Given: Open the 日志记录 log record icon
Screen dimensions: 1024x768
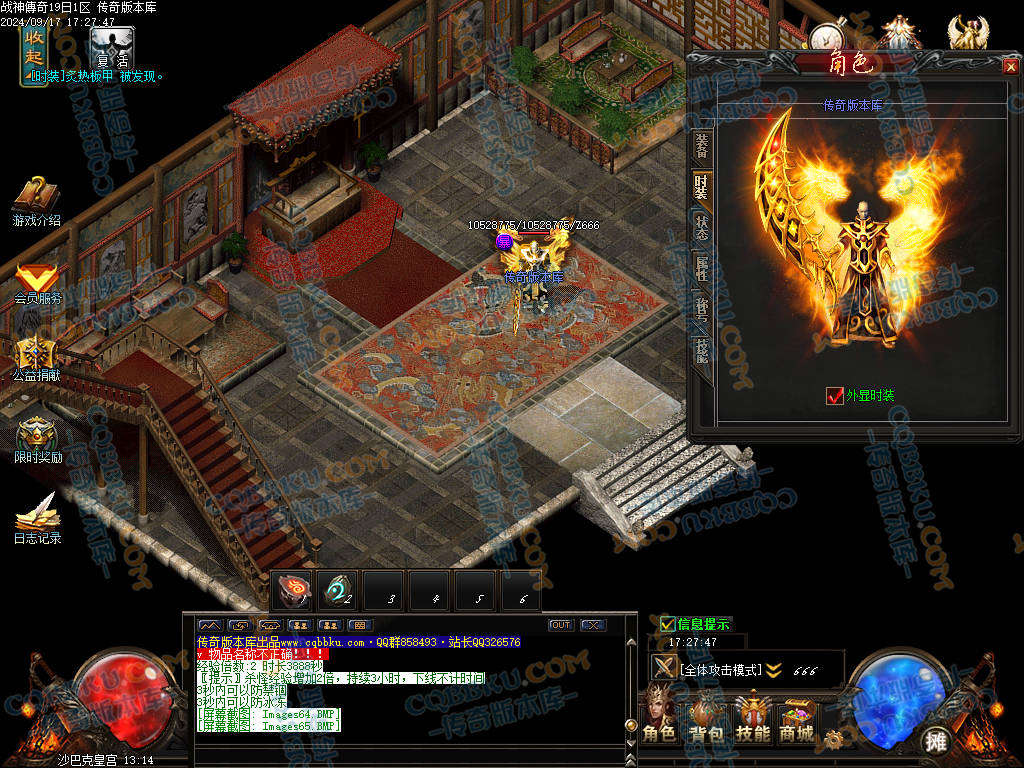Looking at the screenshot, I should pyautogui.click(x=37, y=516).
